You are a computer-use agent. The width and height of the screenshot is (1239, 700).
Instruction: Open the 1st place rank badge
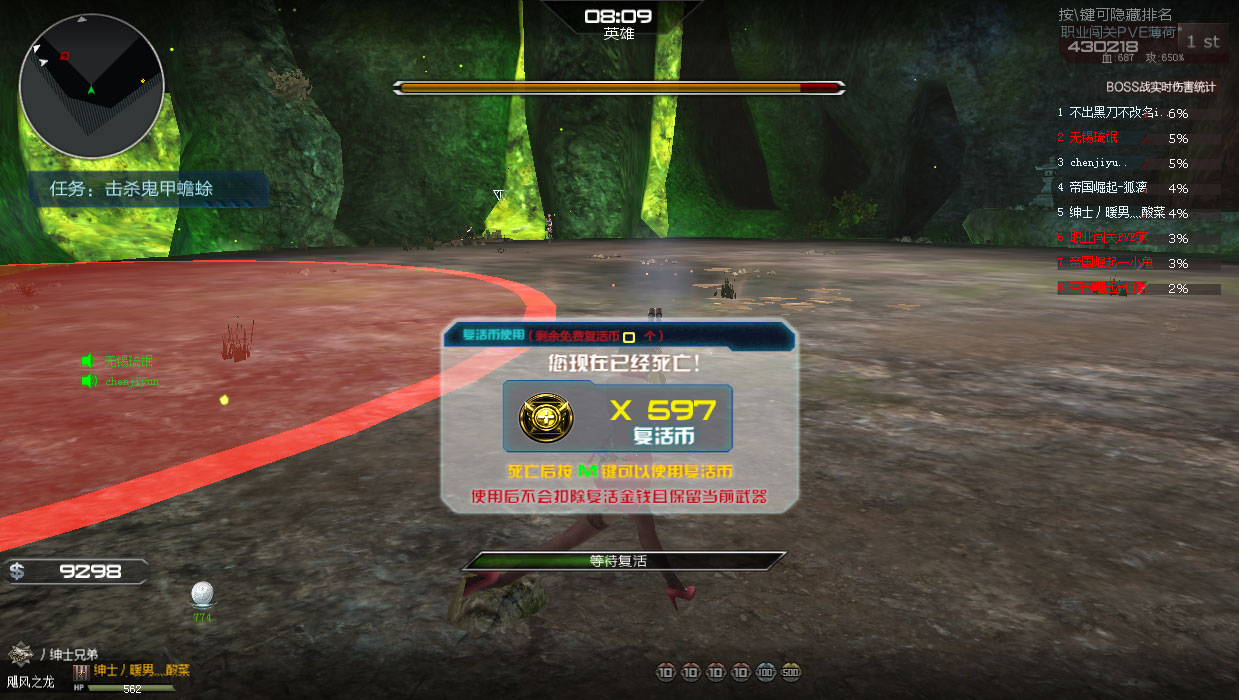(x=1203, y=42)
